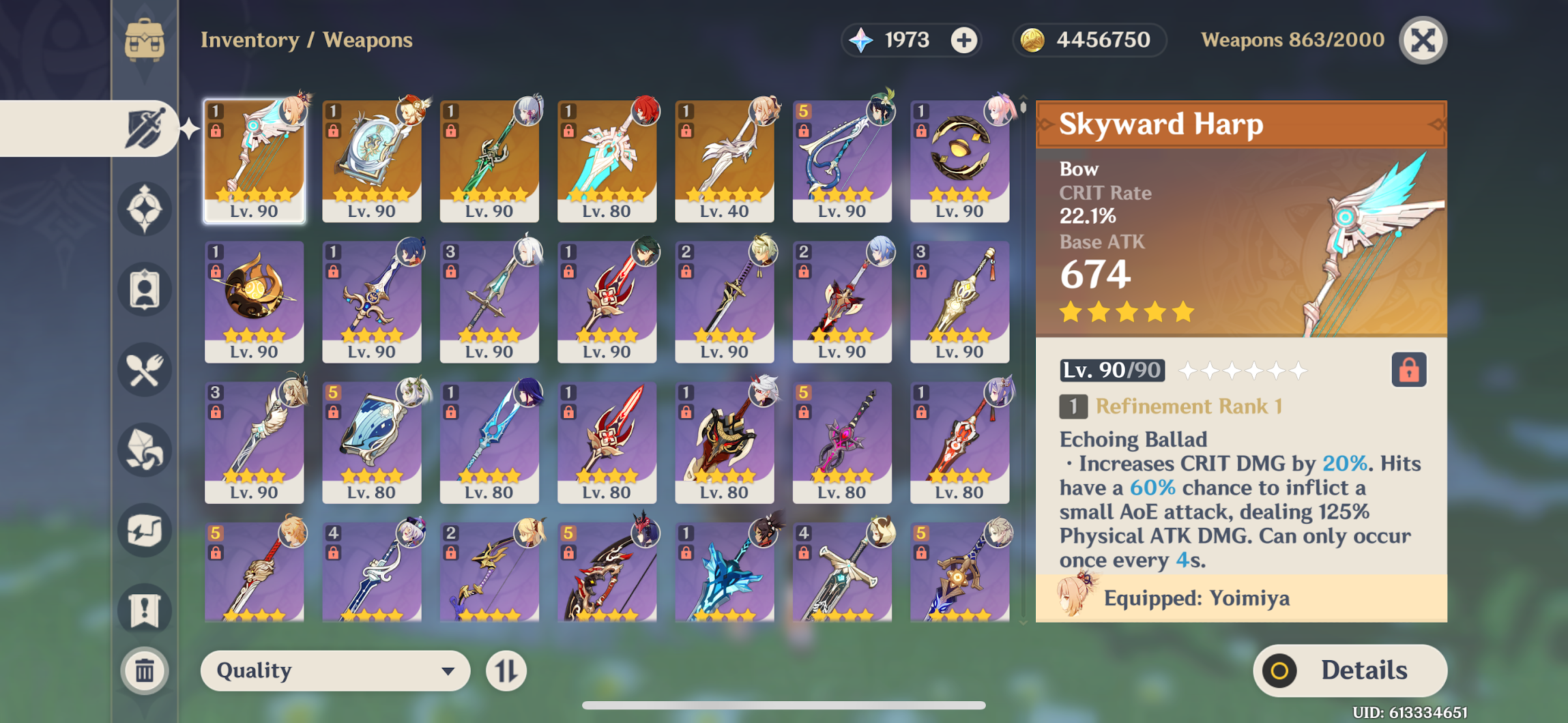The image size is (1568, 723).
Task: Switch to the Weapons tab
Action: (144, 128)
